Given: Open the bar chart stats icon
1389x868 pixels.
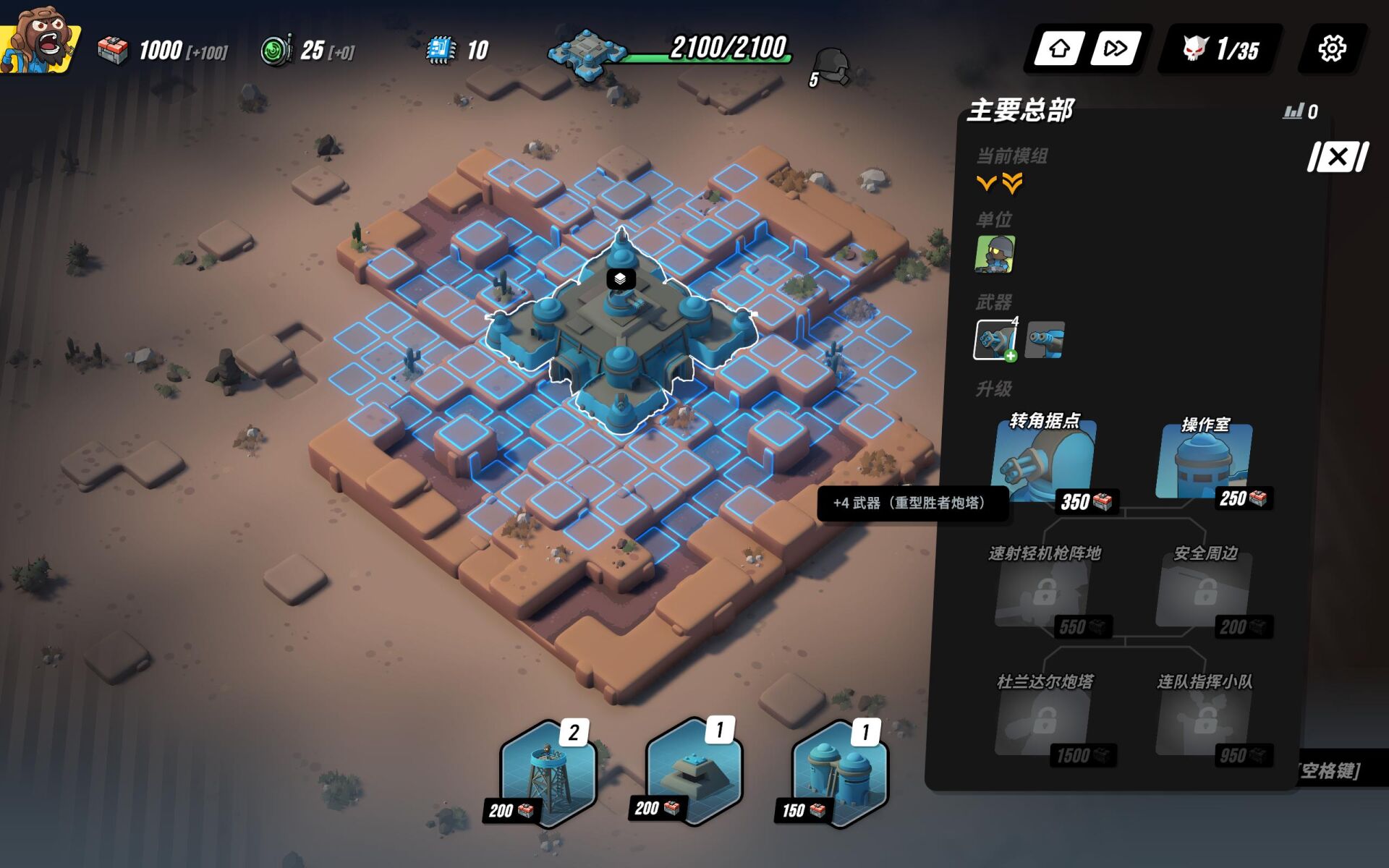Looking at the screenshot, I should (1293, 111).
